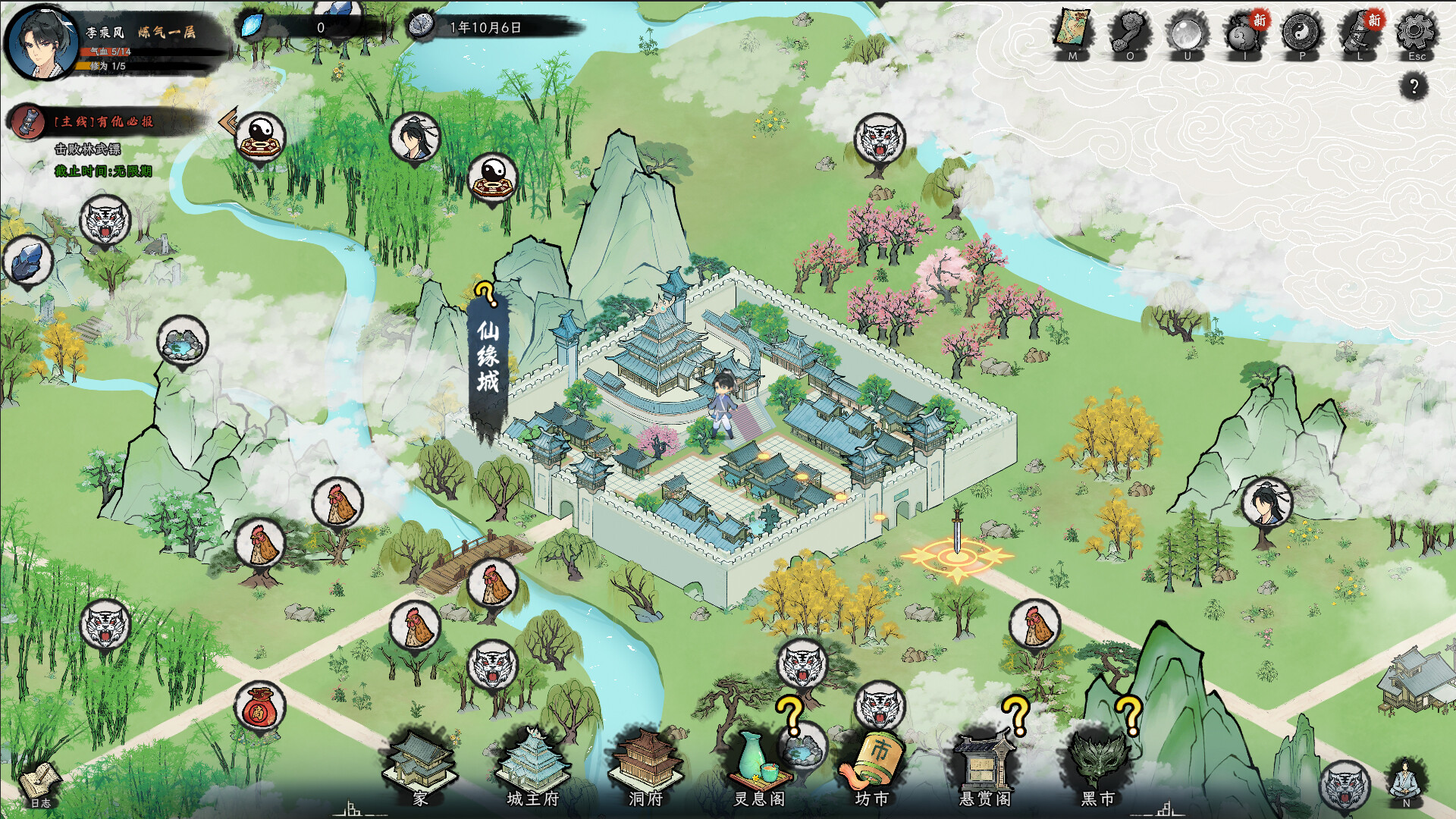Click the meditating figure icon

[x=1406, y=781]
